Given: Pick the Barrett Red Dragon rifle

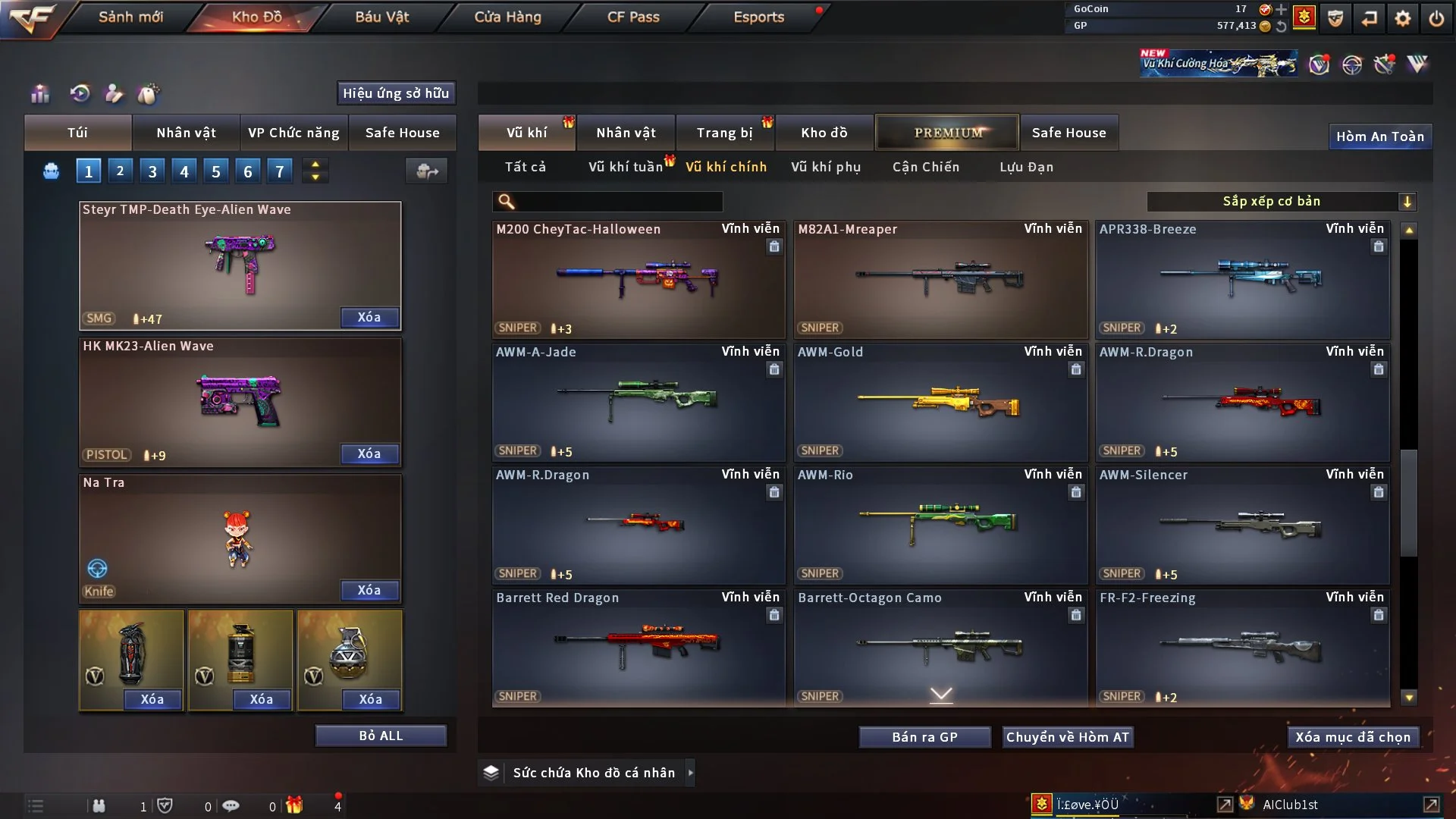Looking at the screenshot, I should coord(638,647).
